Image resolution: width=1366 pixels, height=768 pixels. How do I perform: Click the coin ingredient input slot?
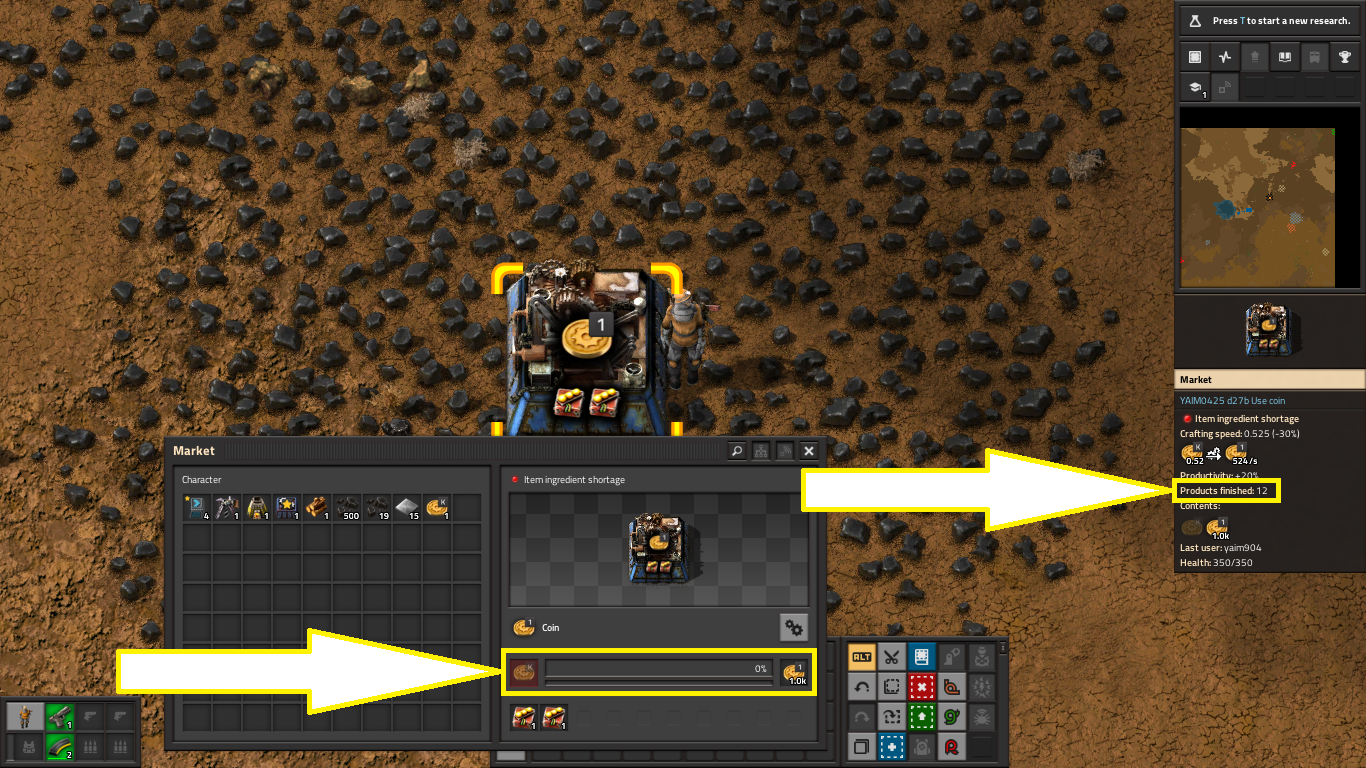pyautogui.click(x=523, y=673)
